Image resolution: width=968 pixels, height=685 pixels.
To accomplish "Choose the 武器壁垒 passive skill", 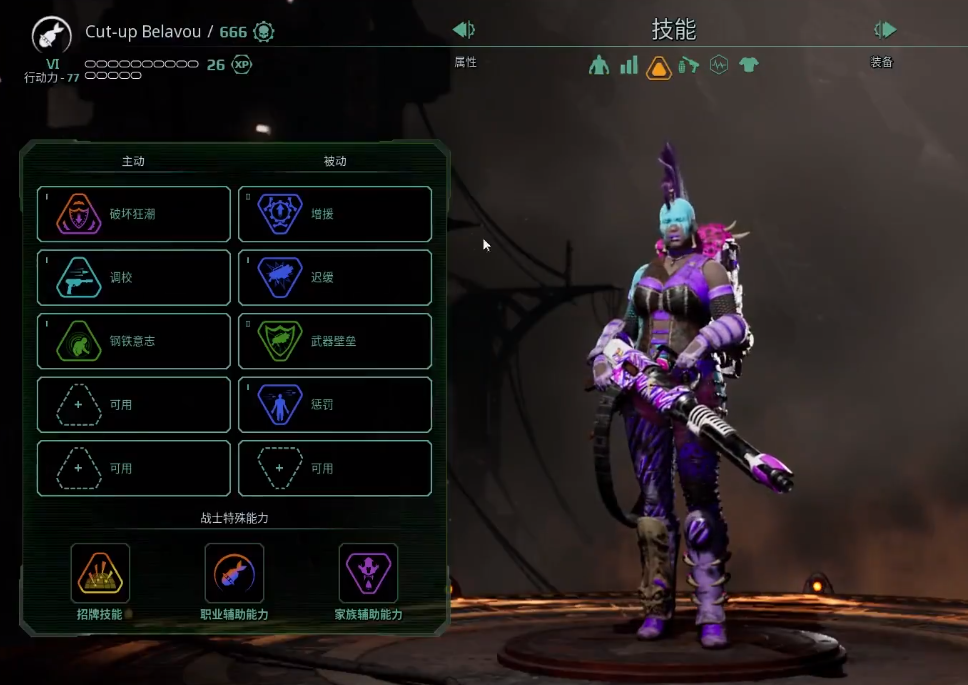I will coord(335,341).
